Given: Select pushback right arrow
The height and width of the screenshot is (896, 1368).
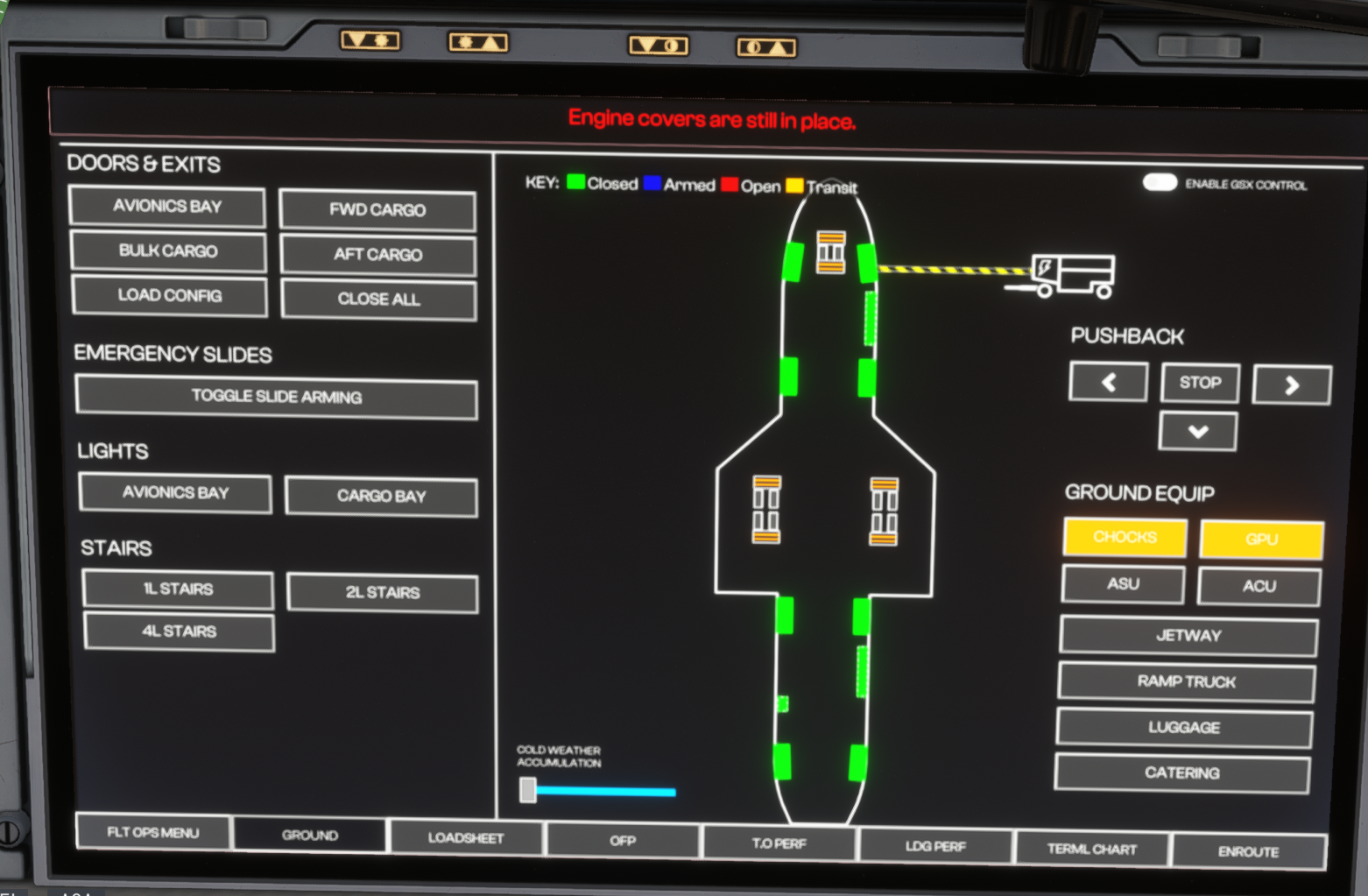Looking at the screenshot, I should click(1292, 385).
